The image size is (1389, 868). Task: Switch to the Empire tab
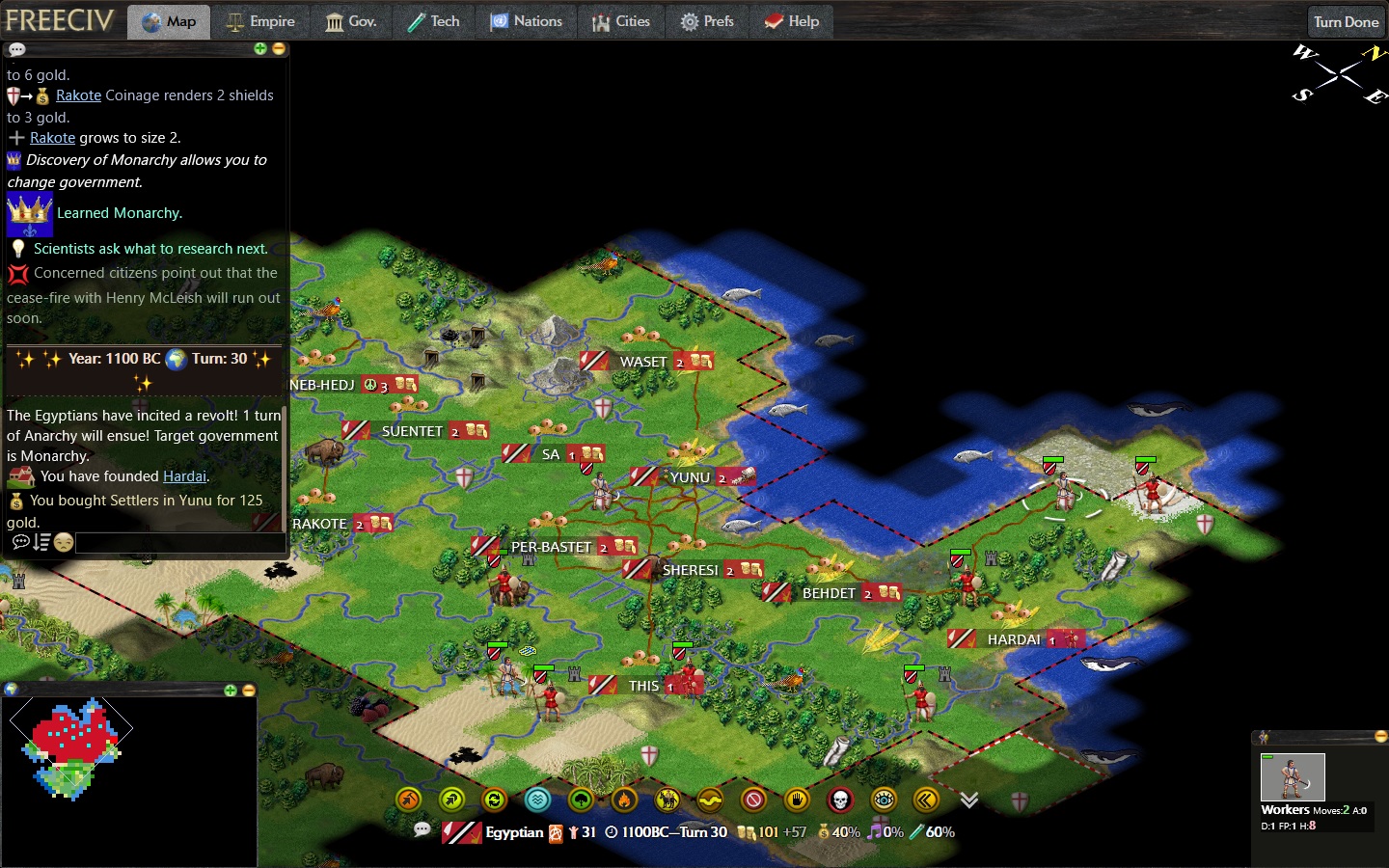point(260,21)
